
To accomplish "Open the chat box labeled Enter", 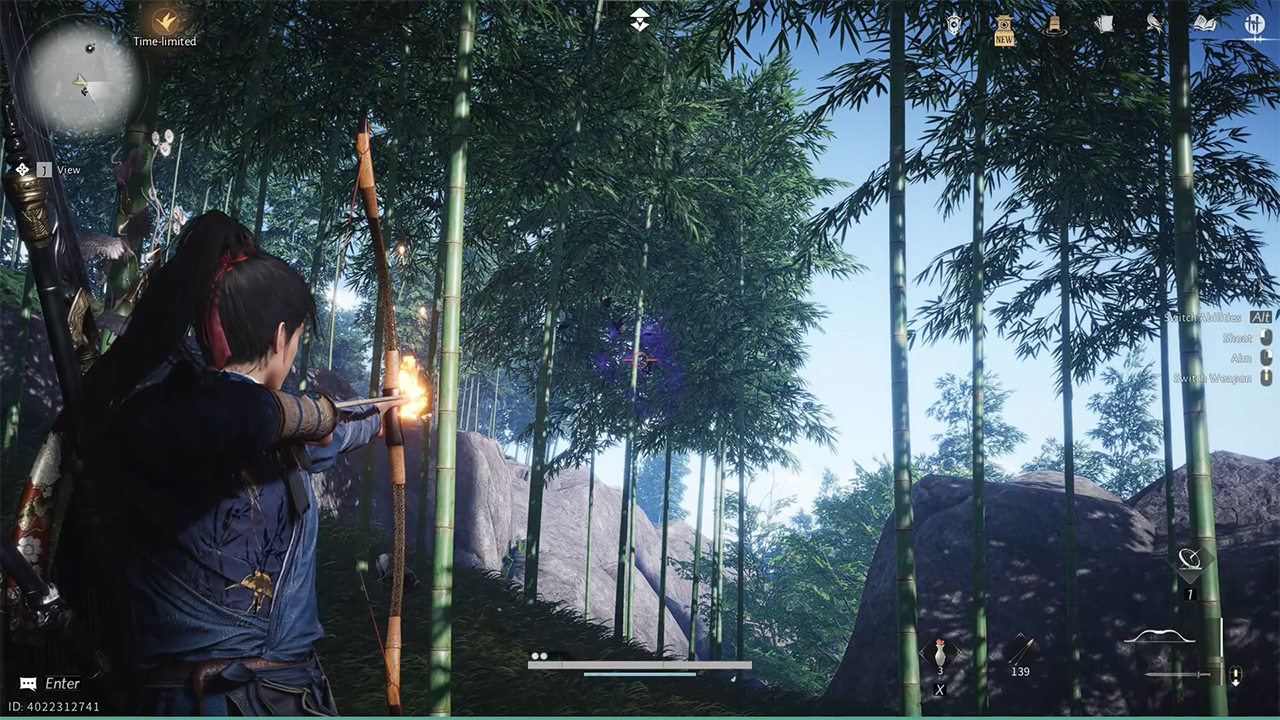I will coord(51,684).
